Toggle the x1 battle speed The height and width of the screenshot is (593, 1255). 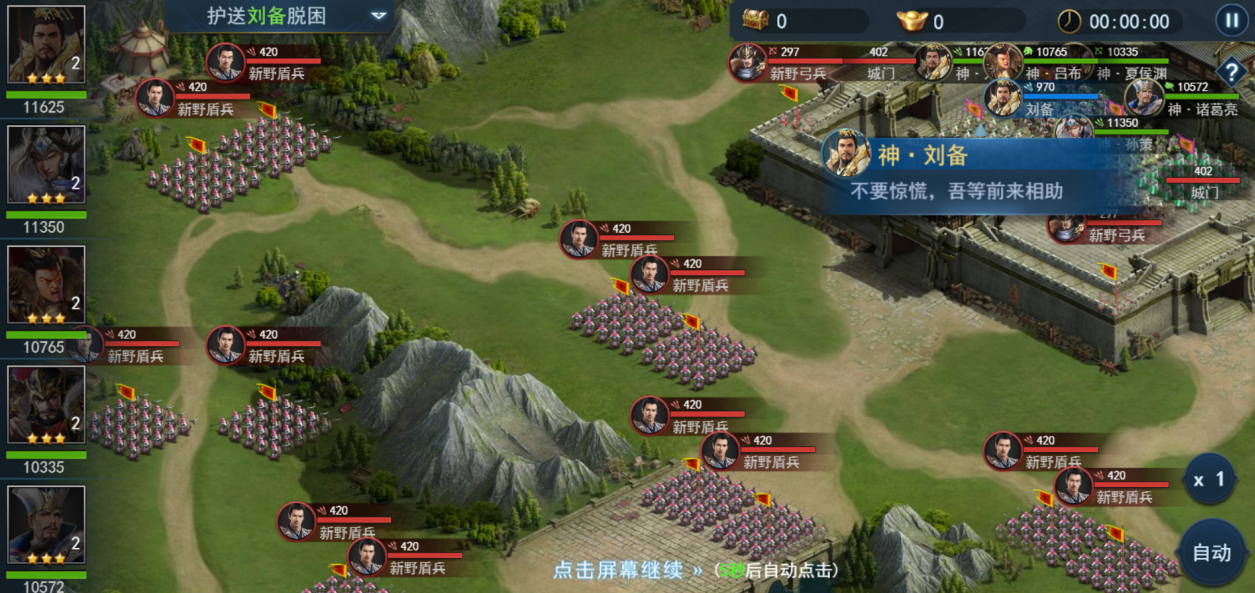coord(1208,480)
